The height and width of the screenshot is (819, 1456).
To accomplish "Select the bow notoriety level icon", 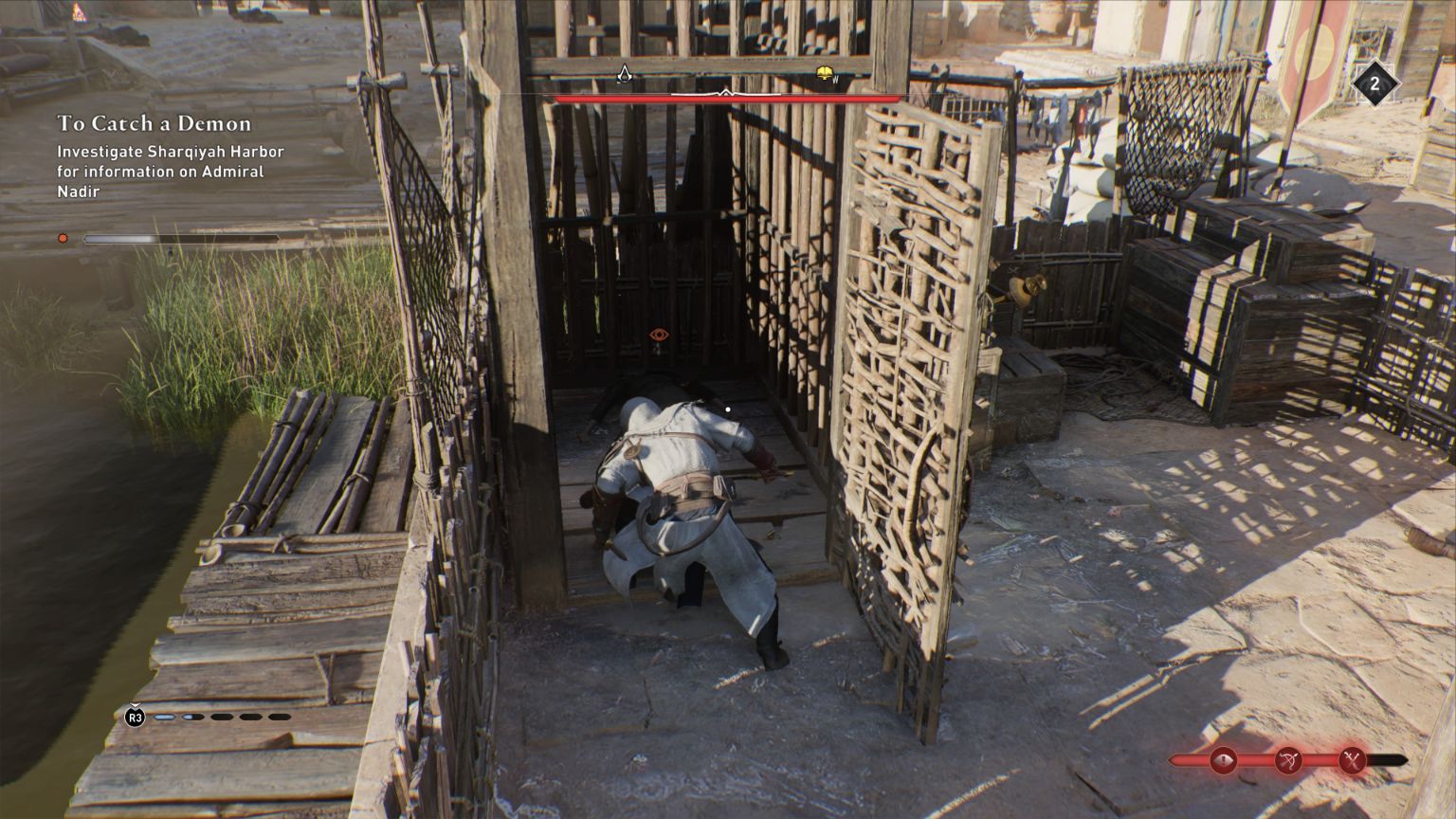I will point(1287,759).
